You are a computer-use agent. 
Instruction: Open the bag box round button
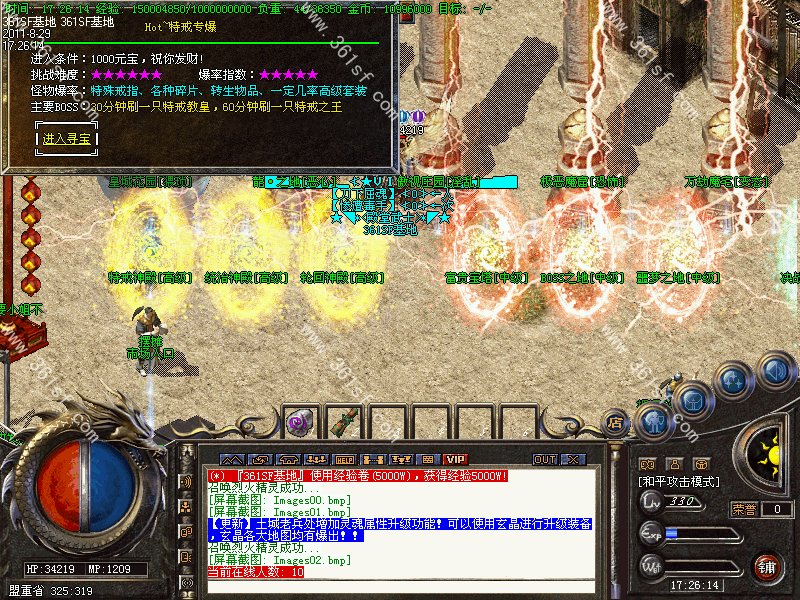693,400
